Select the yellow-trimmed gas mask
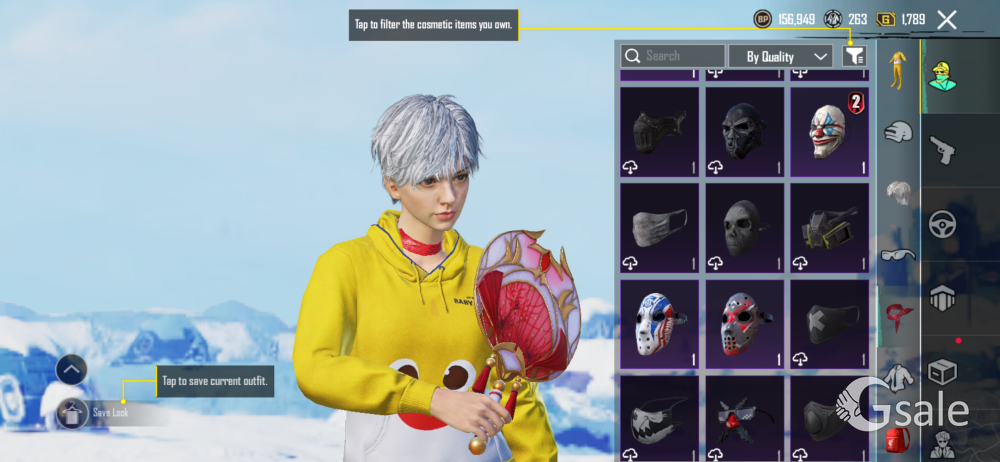The width and height of the screenshot is (1000, 462). (829, 227)
